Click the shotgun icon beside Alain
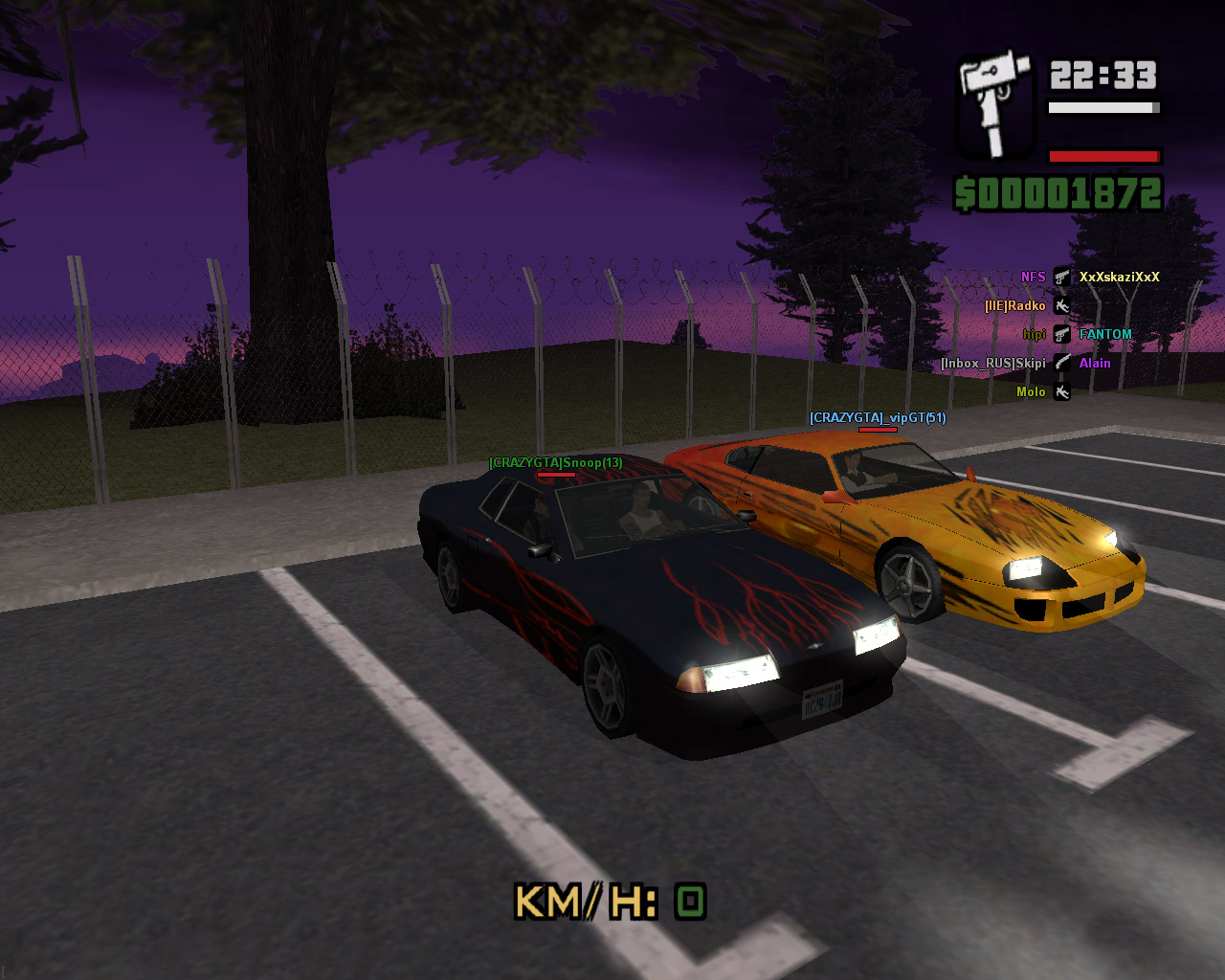 coord(1061,363)
